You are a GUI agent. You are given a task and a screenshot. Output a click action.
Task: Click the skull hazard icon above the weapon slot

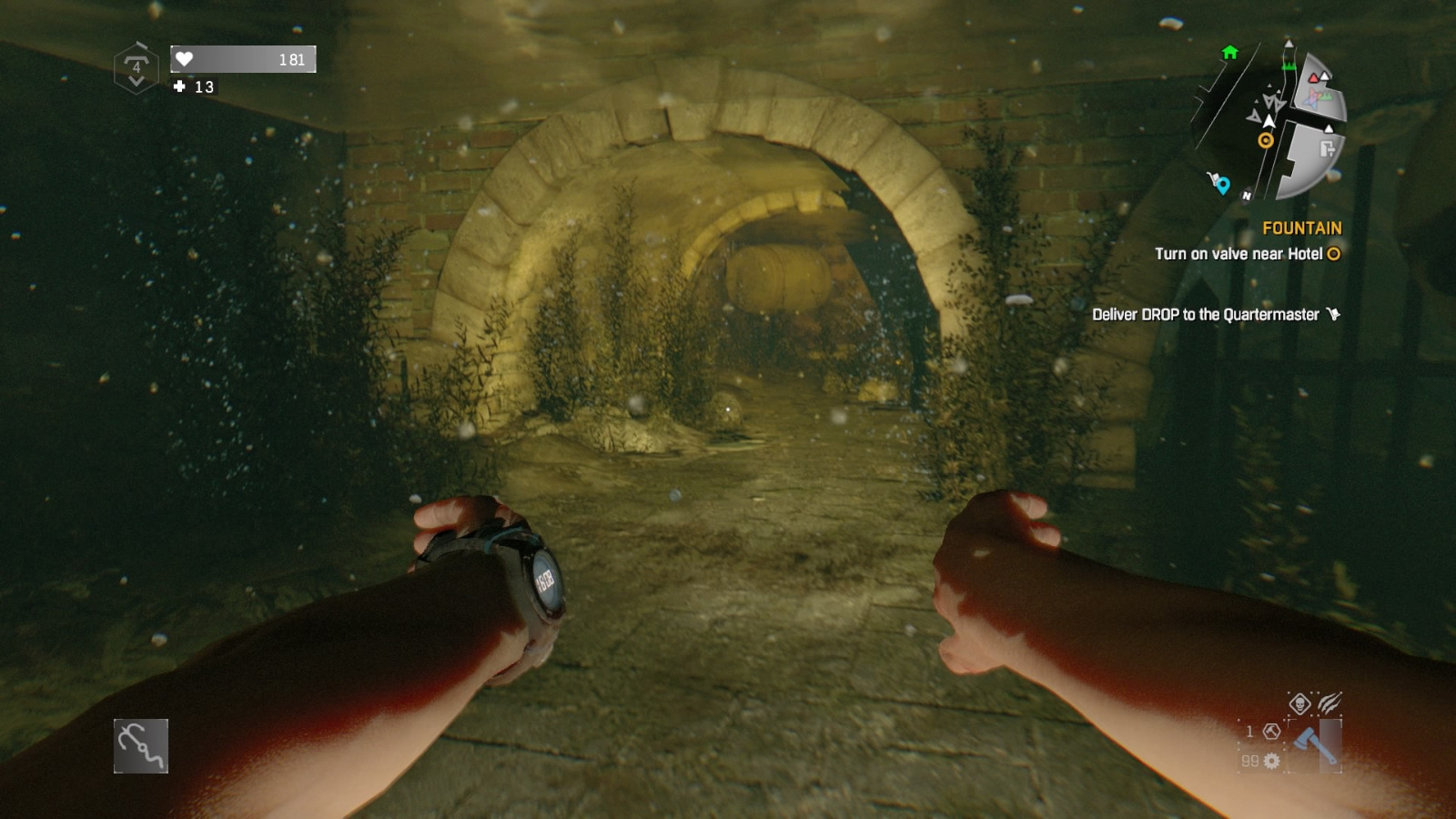1300,703
